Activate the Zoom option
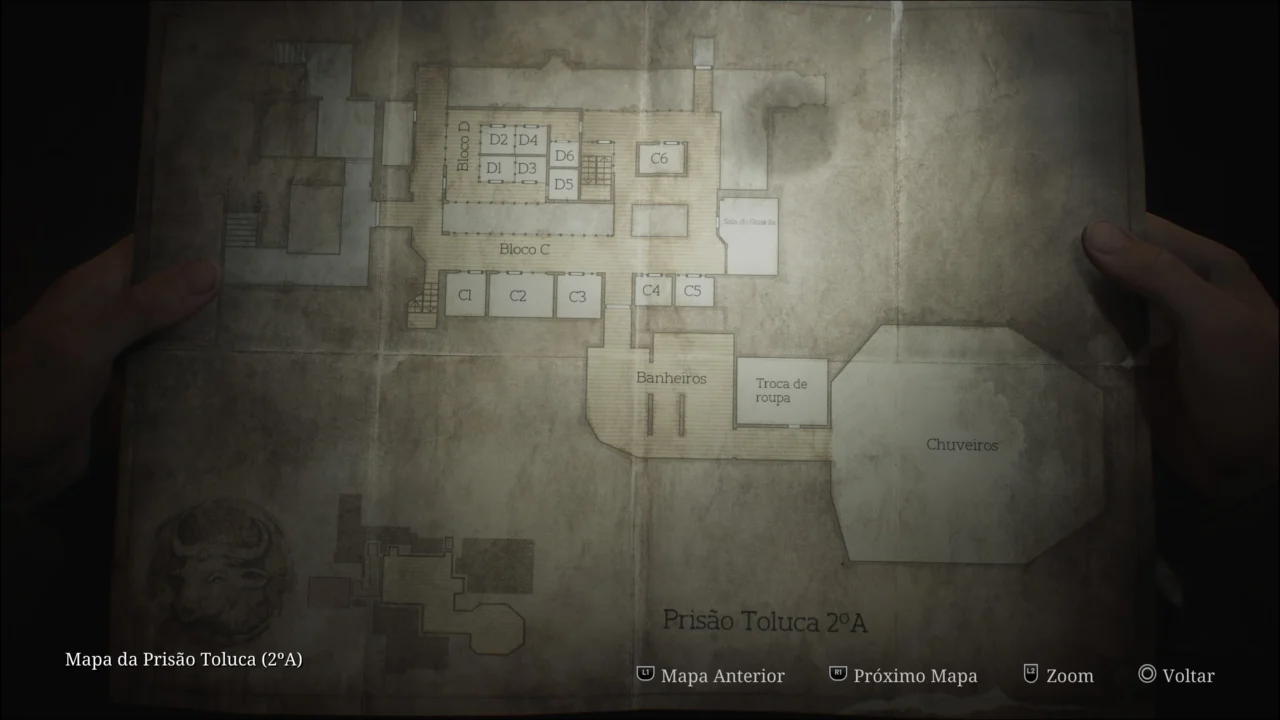The height and width of the screenshot is (720, 1280). [x=1069, y=676]
